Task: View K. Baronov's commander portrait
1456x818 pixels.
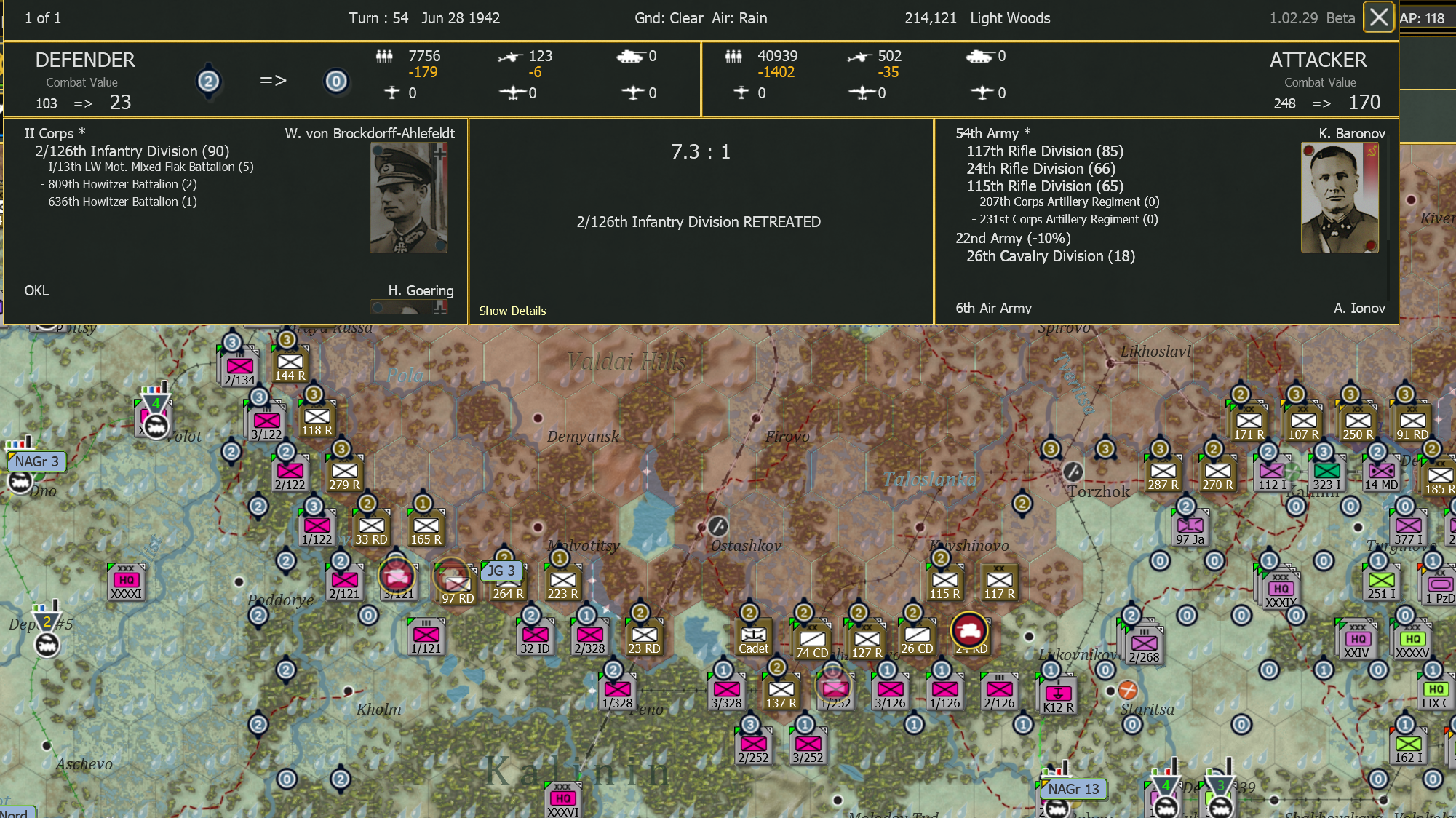Action: pos(1340,197)
